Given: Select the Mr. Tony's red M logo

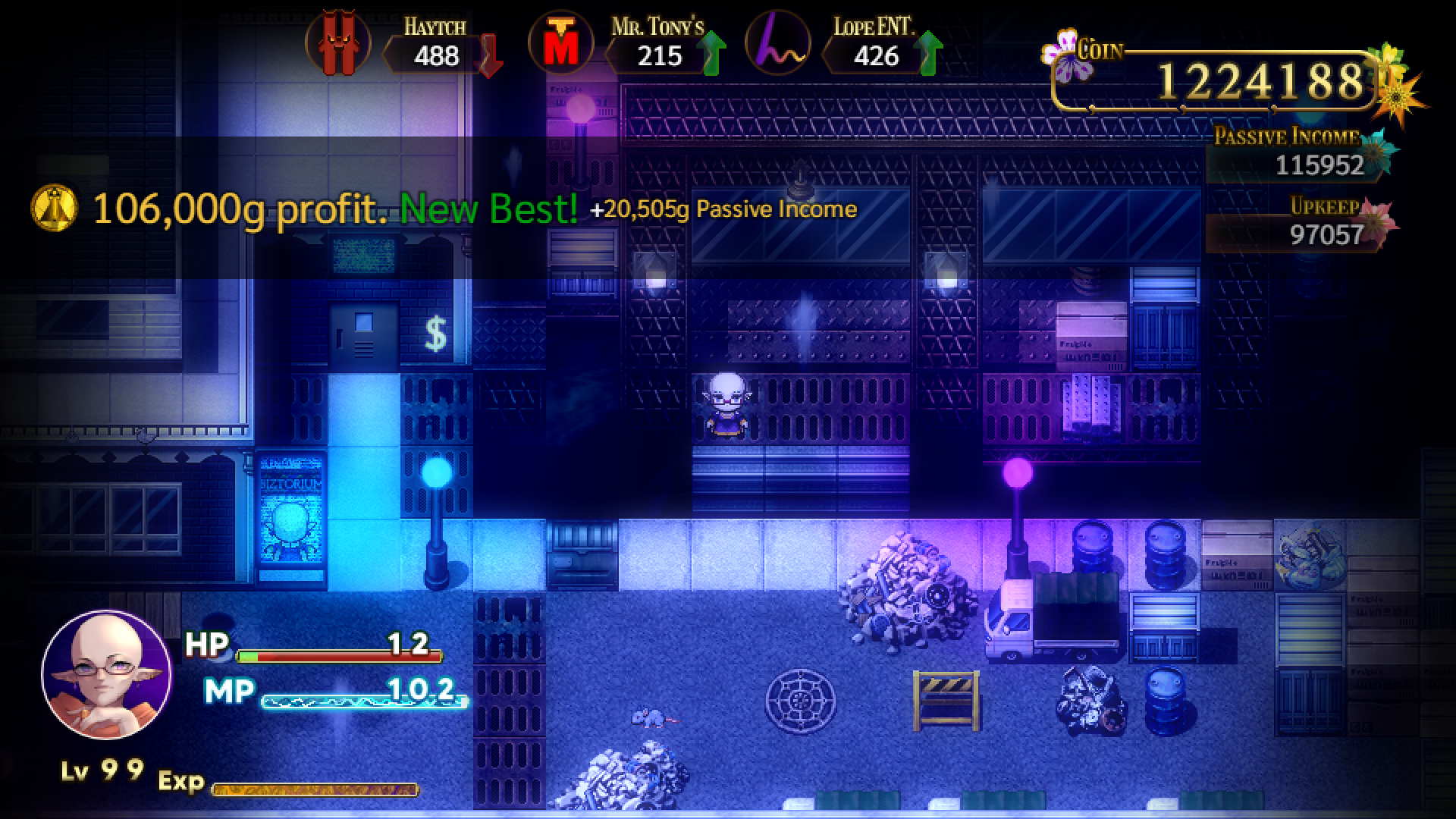Looking at the screenshot, I should (560, 42).
